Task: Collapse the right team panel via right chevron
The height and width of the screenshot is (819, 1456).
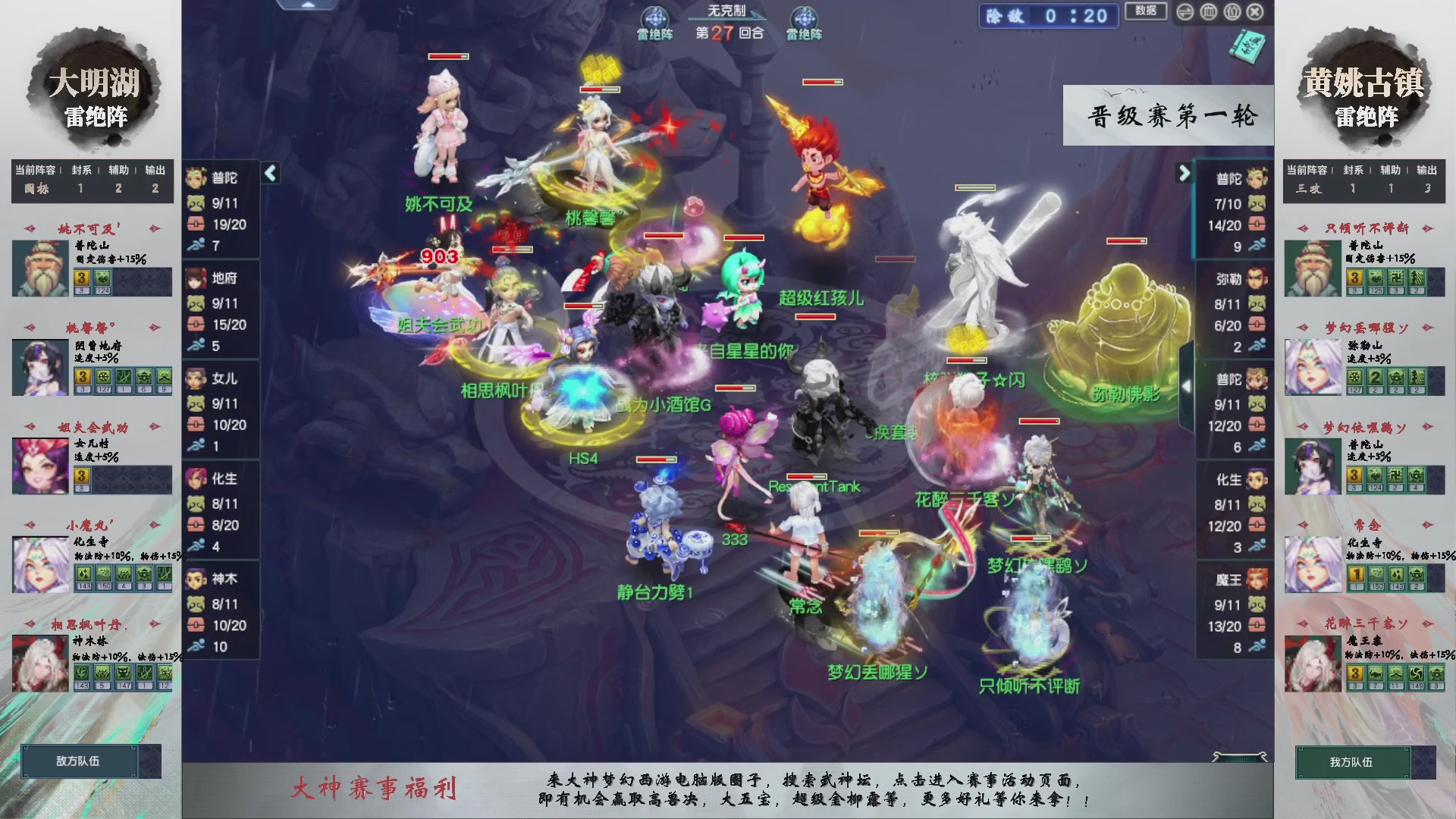Action: [x=1185, y=173]
